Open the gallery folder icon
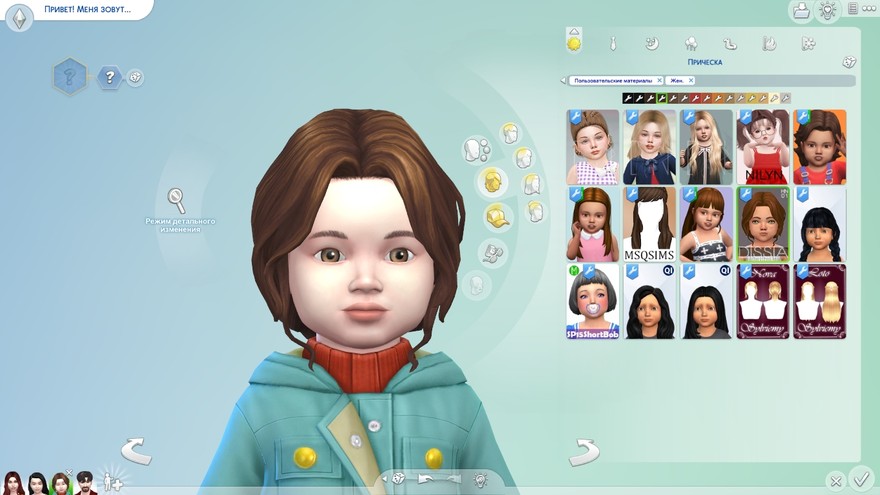Viewport: 880px width, 495px height. (800, 11)
